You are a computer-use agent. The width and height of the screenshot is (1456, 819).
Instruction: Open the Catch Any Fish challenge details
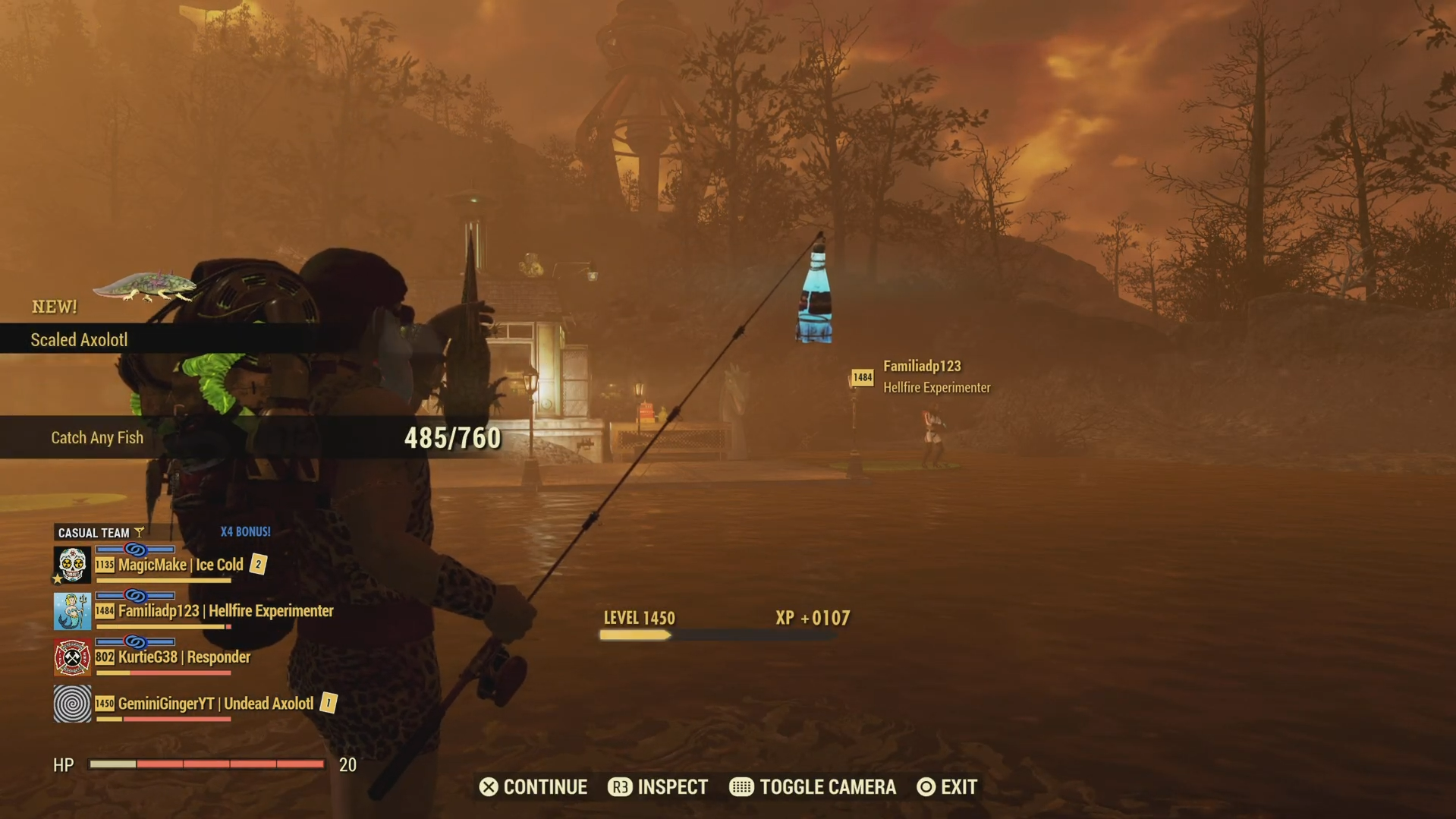pos(97,437)
